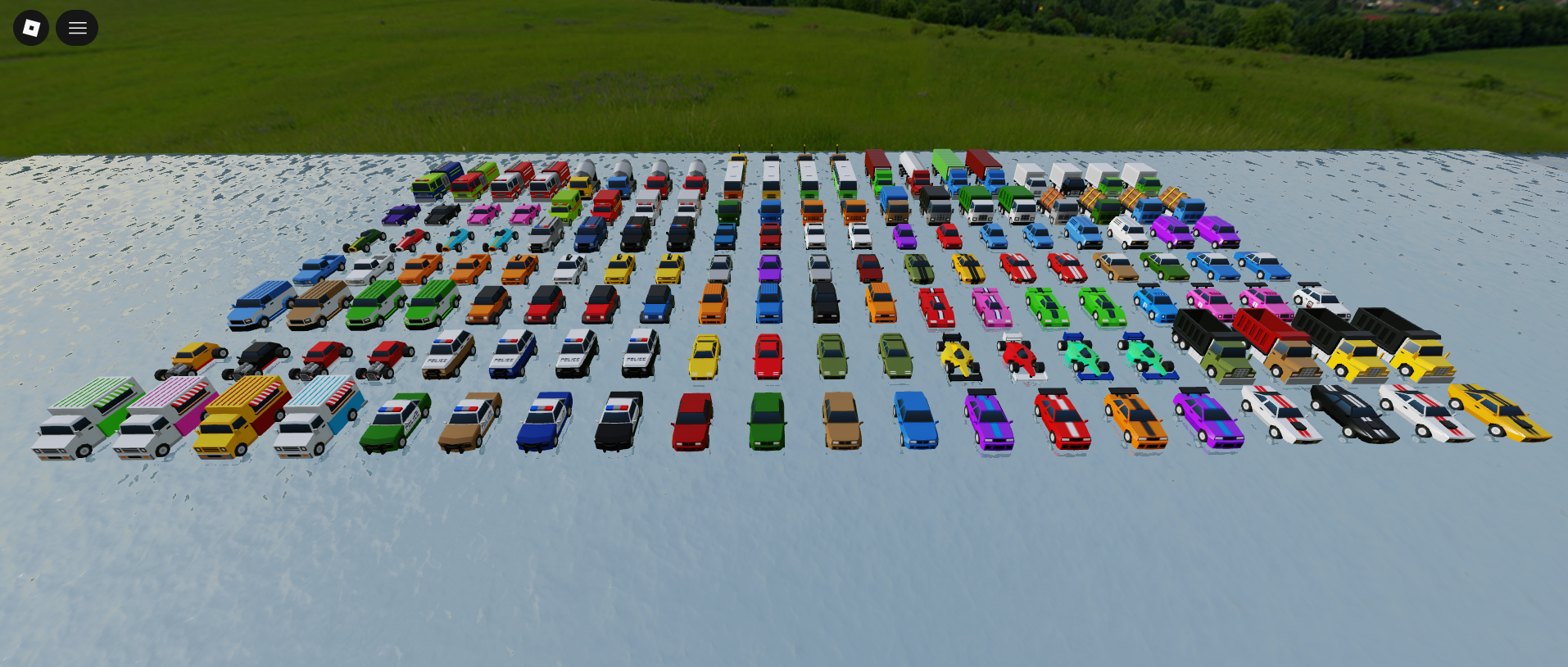Open the hamburger menu button
The image size is (1568, 667).
point(77,28)
